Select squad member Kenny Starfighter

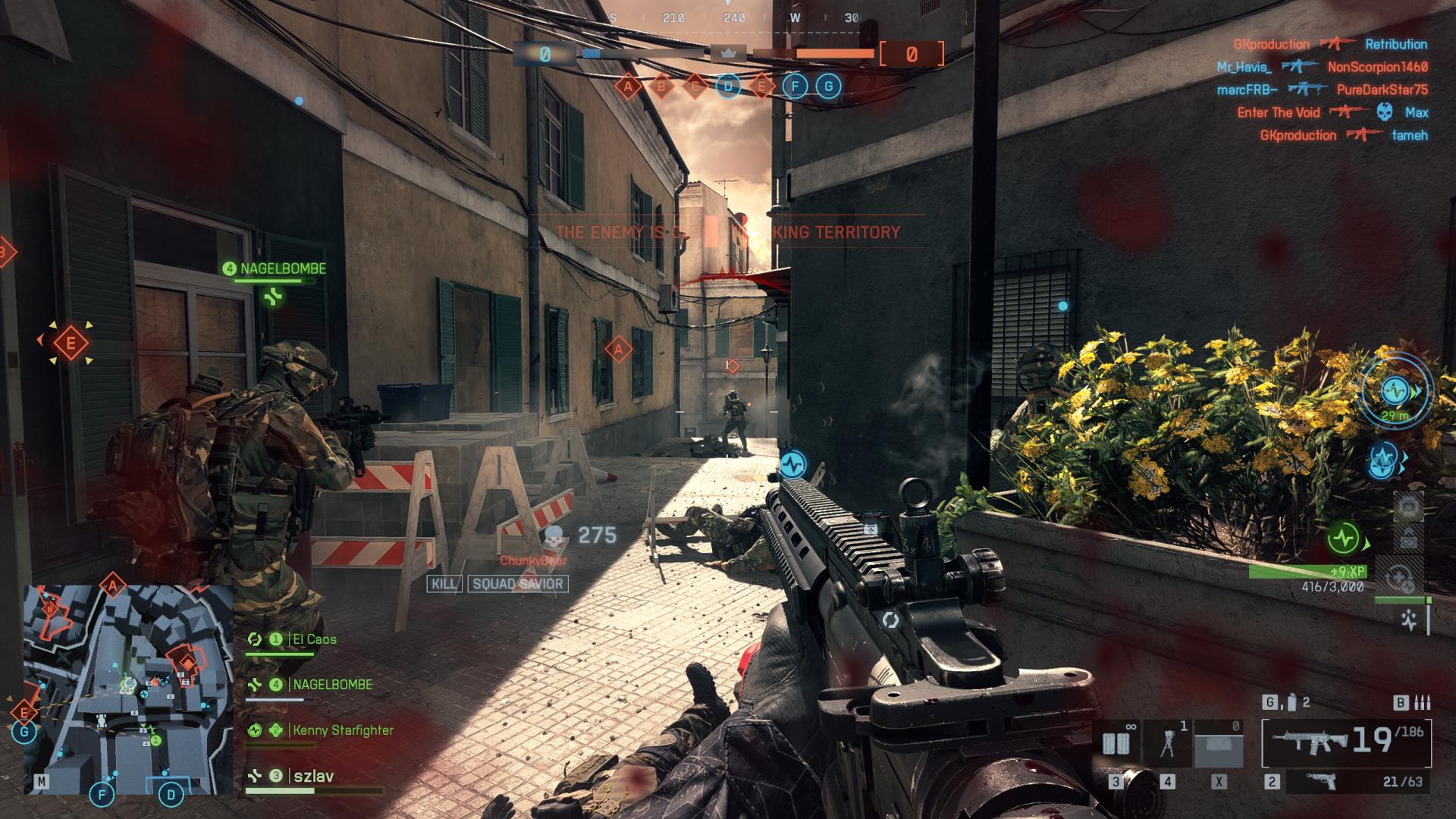[x=343, y=730]
